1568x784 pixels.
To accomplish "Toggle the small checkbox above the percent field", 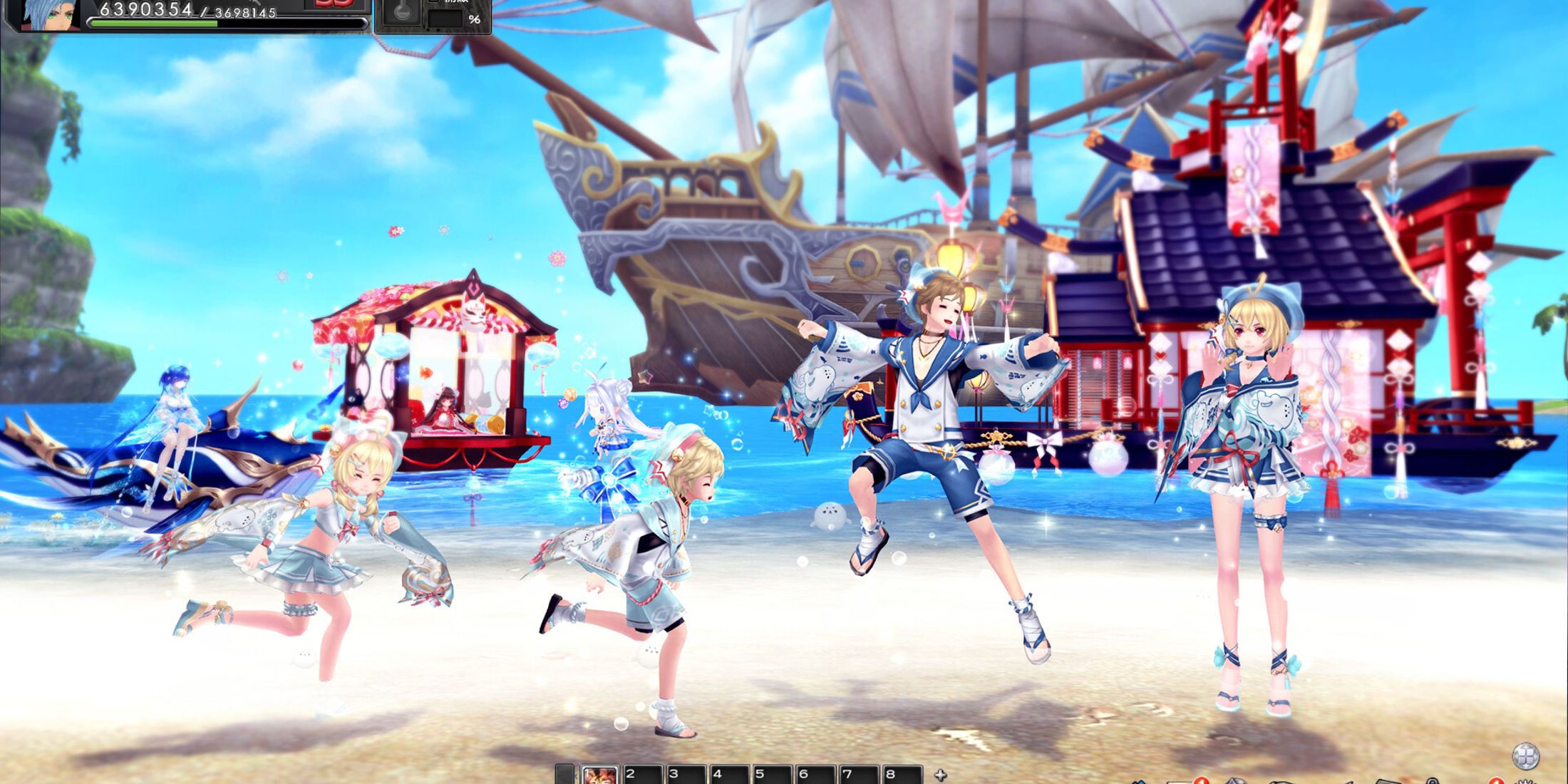I will tap(433, 4).
